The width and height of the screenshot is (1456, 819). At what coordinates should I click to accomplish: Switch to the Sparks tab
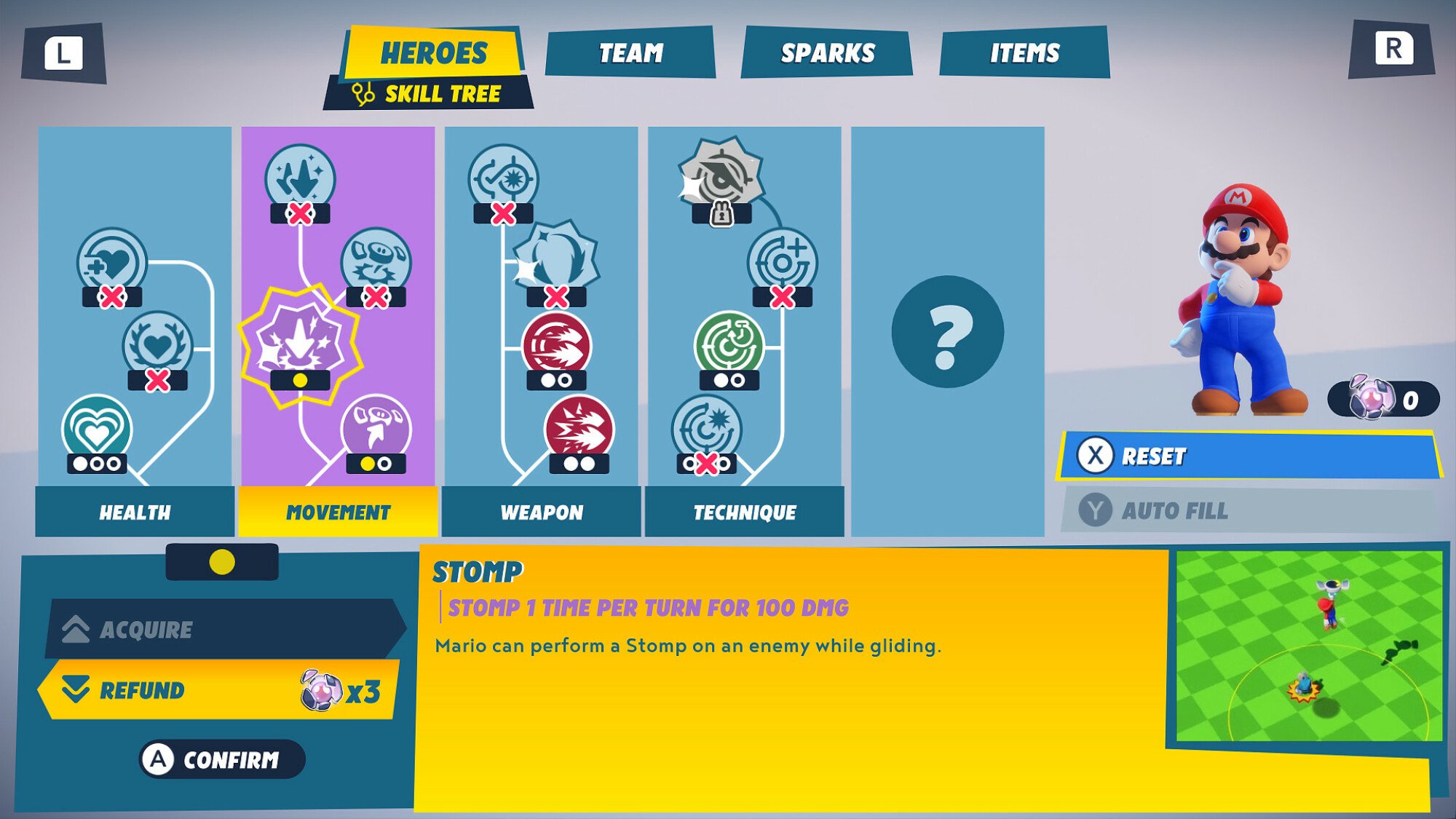pyautogui.click(x=828, y=51)
